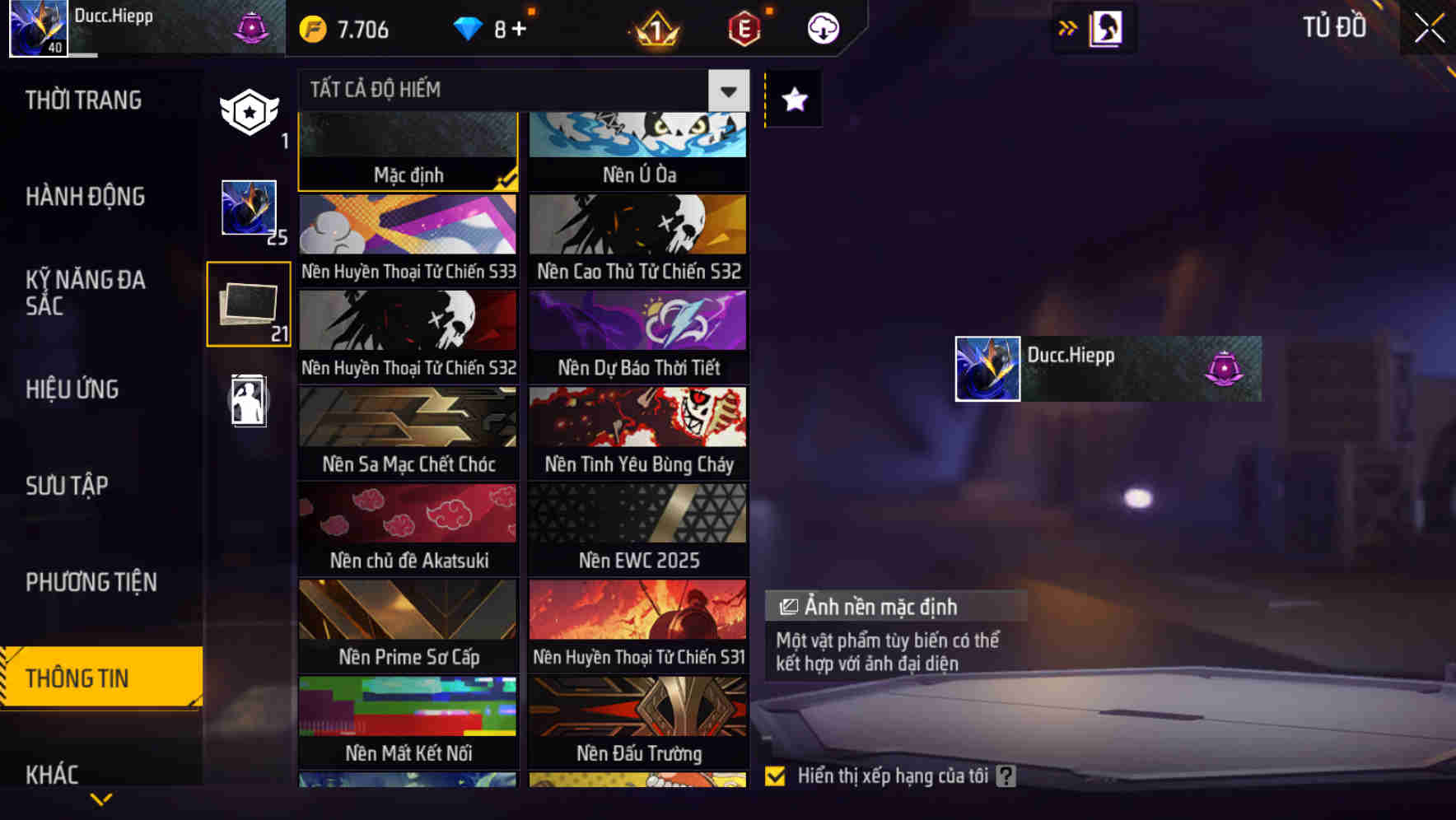Screen dimensions: 1456x820
Task: Click the gold coin currency icon
Action: tap(311, 27)
